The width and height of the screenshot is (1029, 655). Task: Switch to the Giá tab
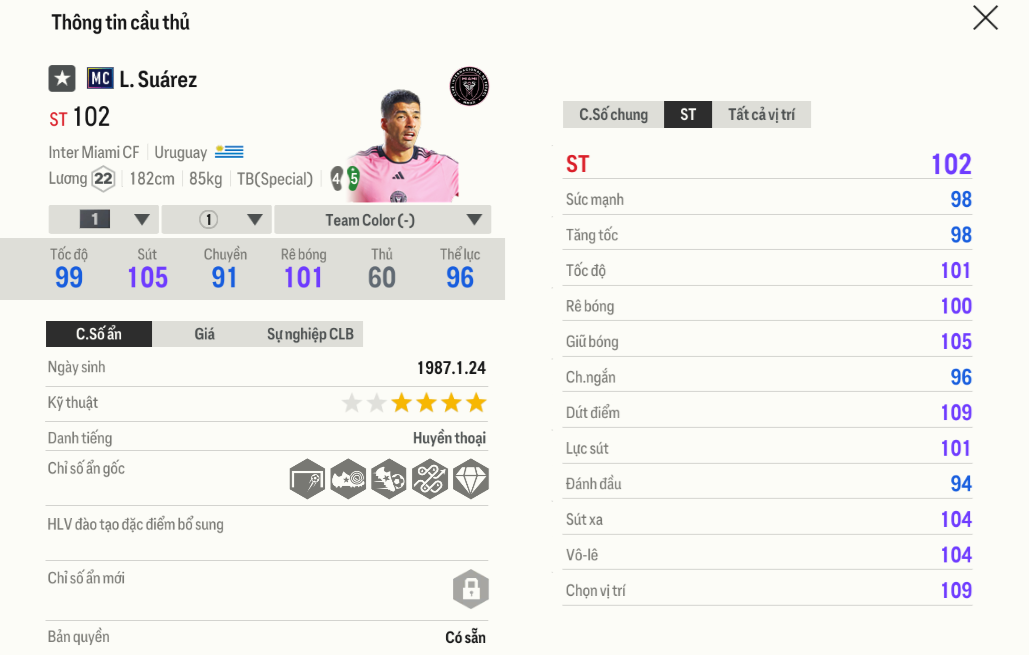point(204,334)
